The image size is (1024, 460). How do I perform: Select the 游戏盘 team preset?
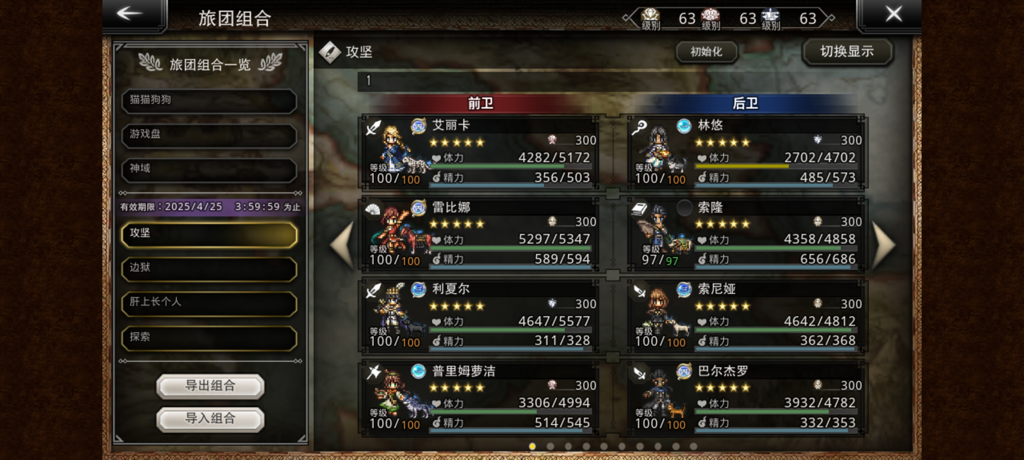(x=209, y=135)
